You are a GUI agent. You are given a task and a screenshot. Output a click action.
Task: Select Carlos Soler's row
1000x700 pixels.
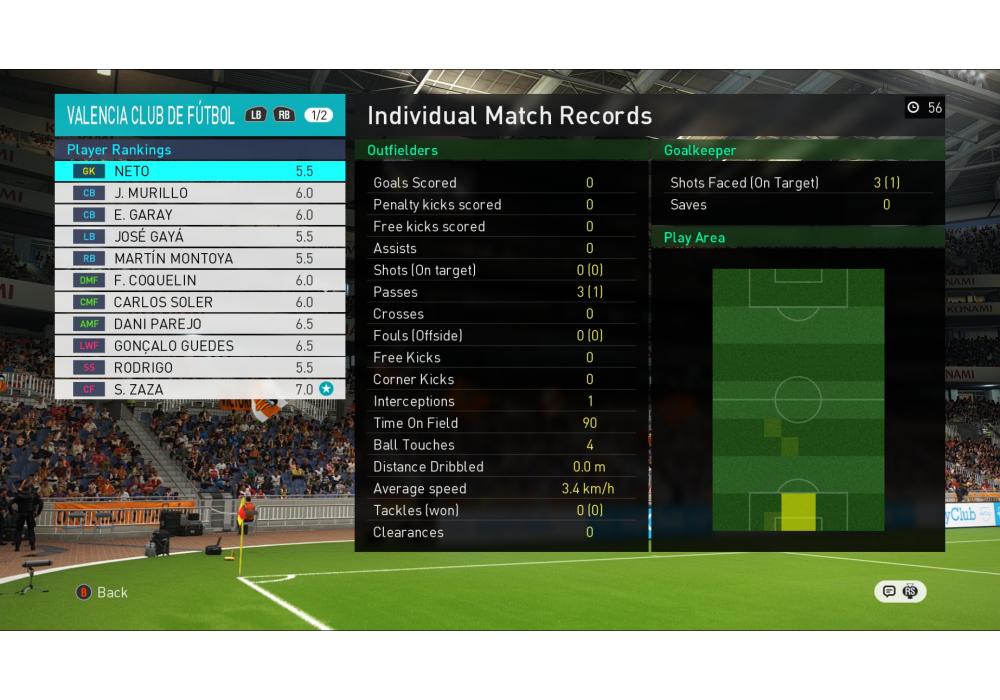coord(200,302)
